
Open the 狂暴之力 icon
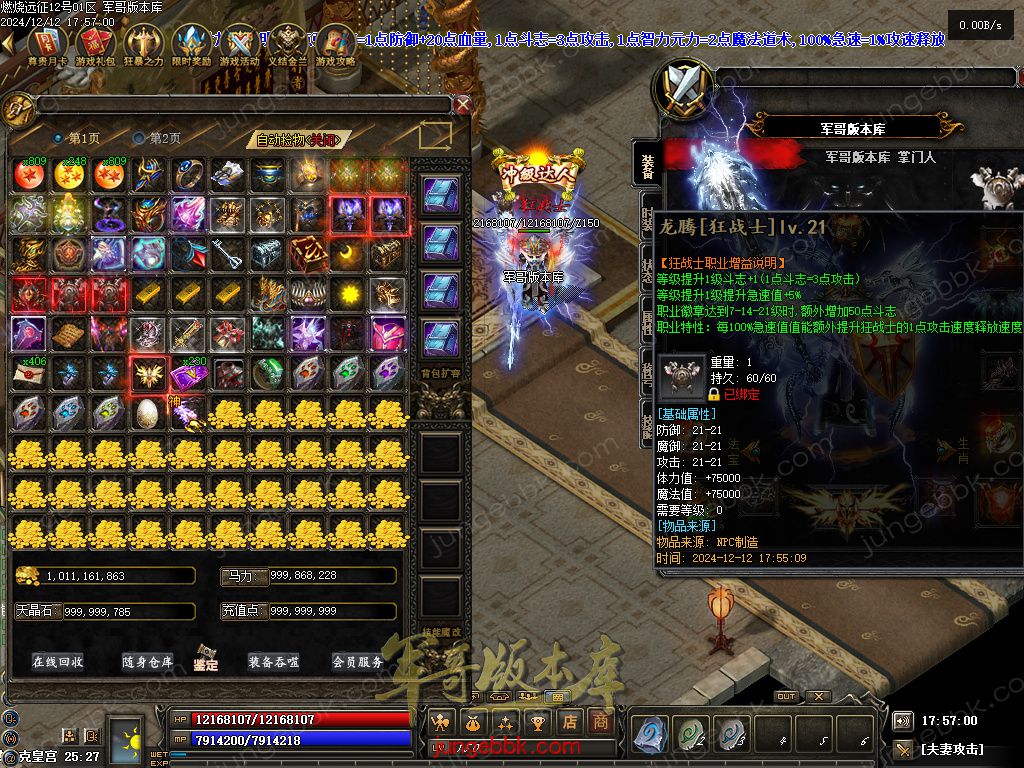tap(142, 46)
